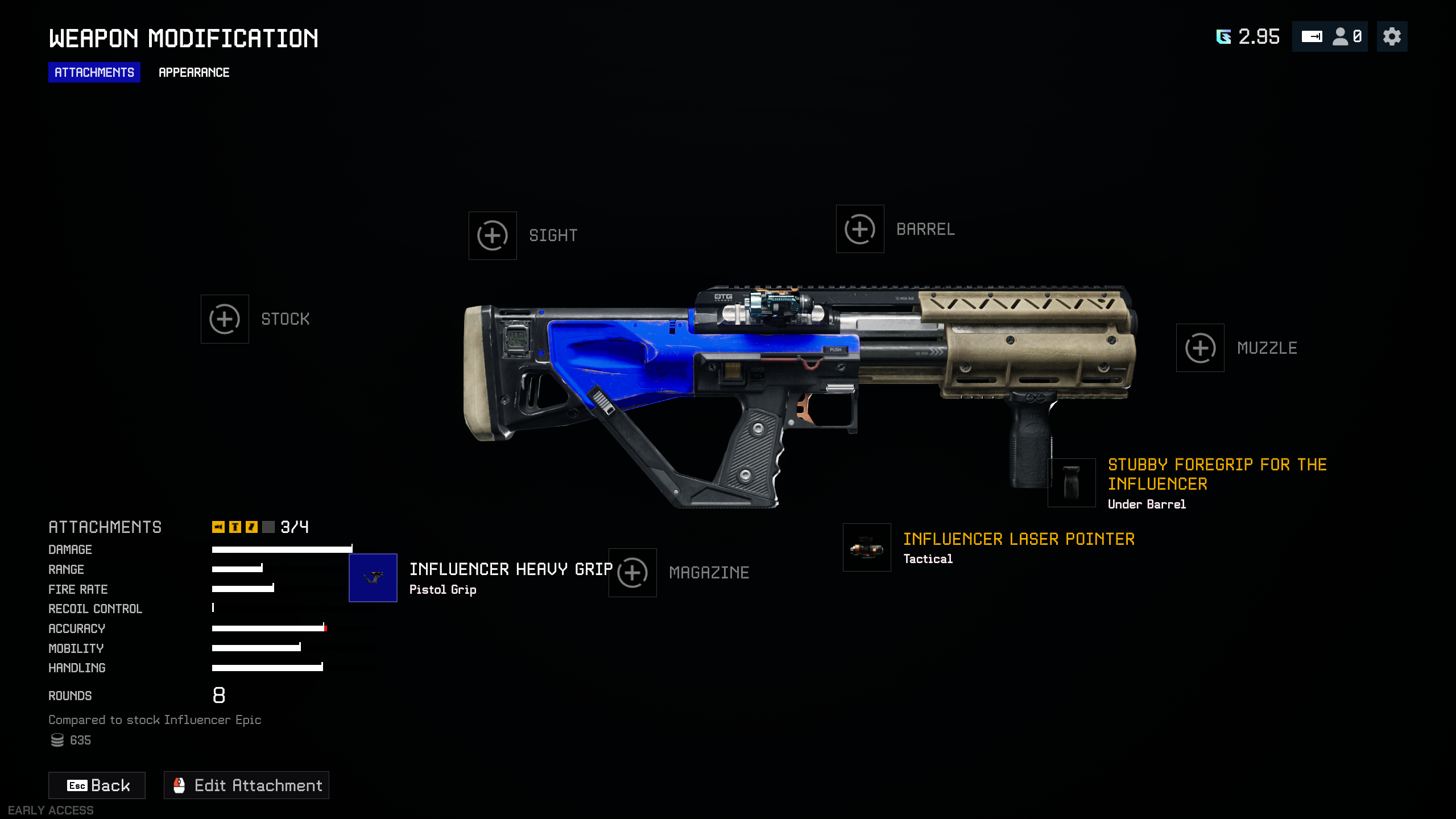Switch to the Appearance tab
Image resolution: width=1456 pixels, height=819 pixels.
(194, 72)
